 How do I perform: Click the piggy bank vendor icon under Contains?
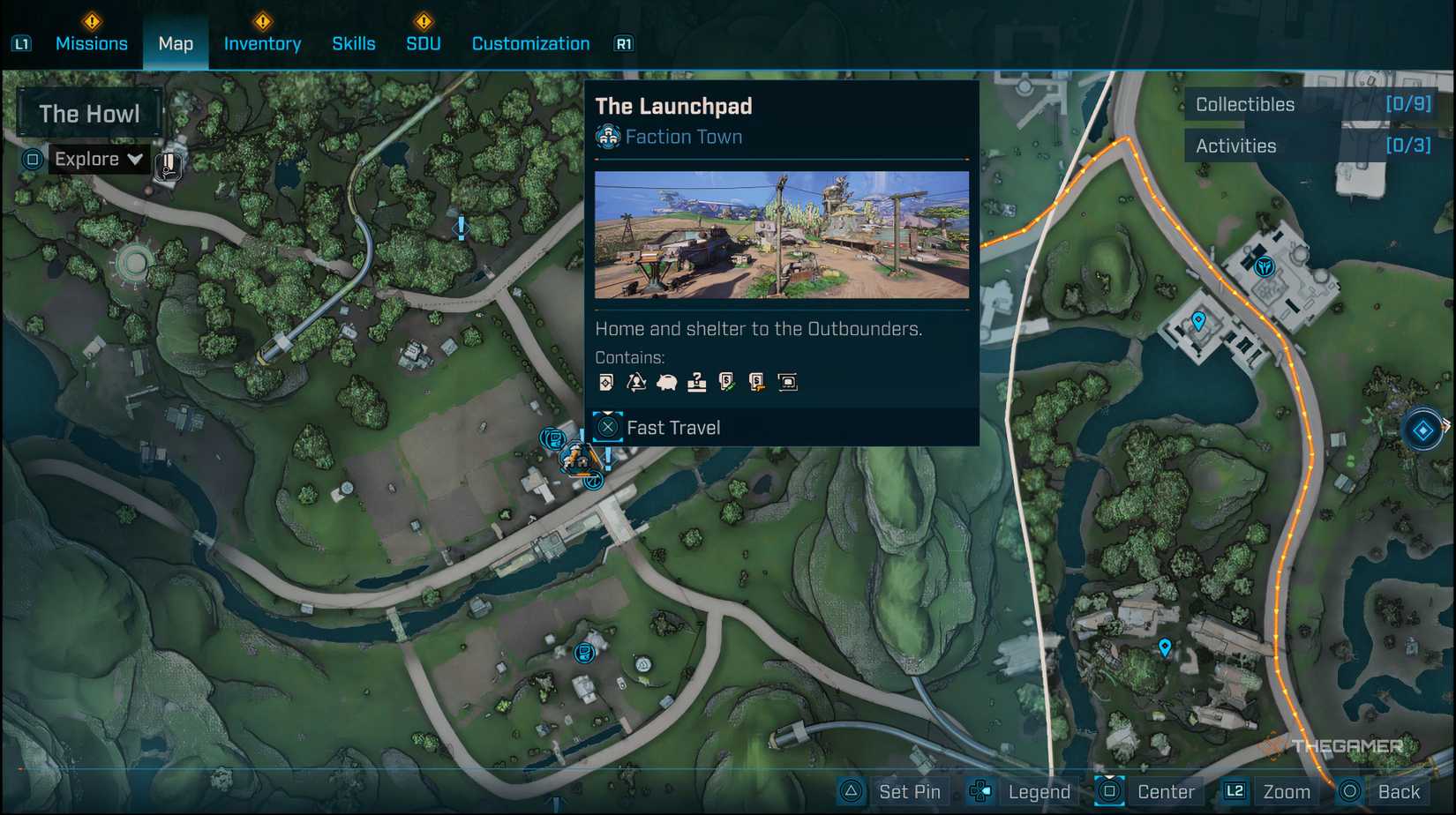pyautogui.click(x=666, y=381)
